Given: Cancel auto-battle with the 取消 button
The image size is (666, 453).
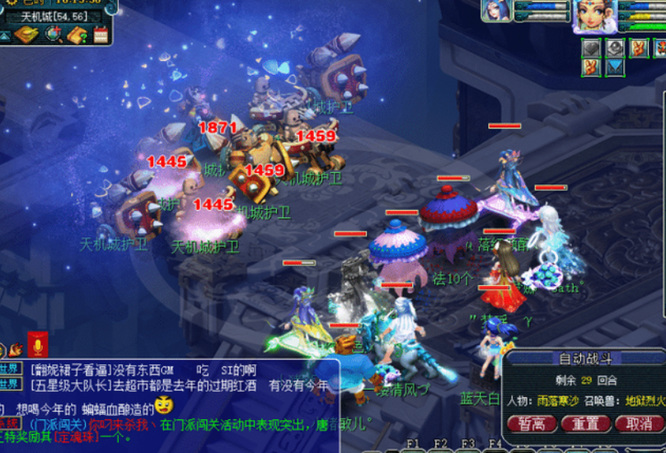Looking at the screenshot, I should coord(638,423).
